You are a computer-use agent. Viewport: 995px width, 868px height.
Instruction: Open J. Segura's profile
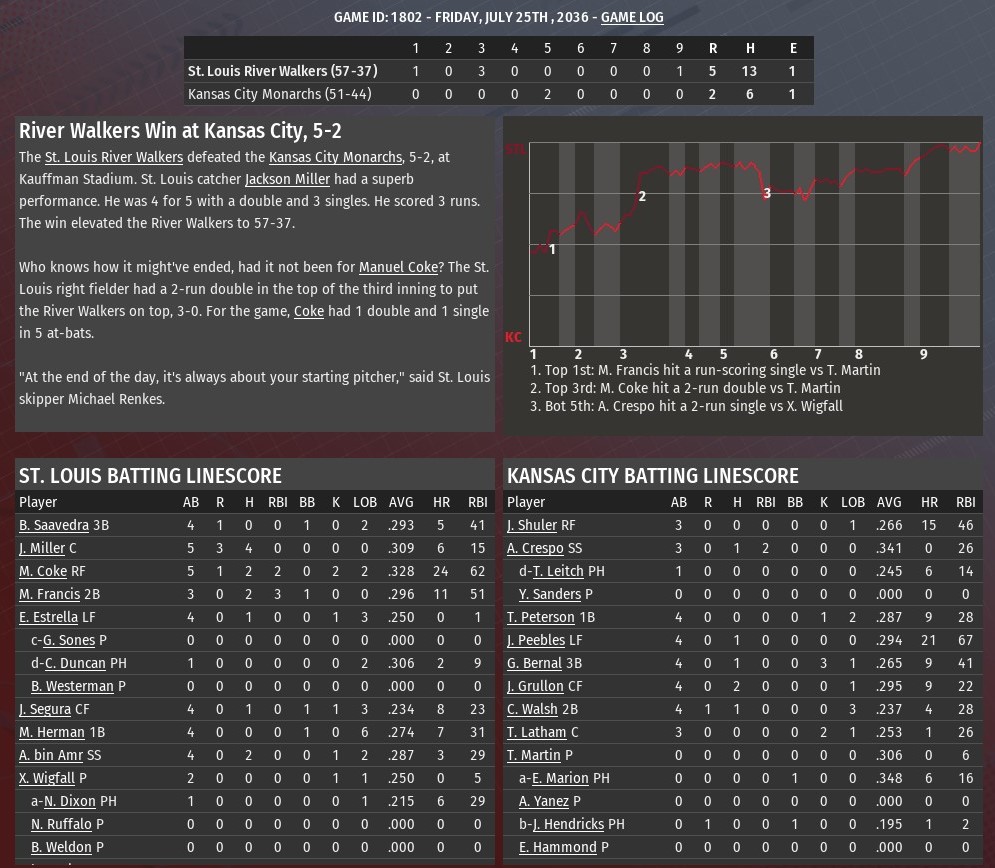(45, 709)
